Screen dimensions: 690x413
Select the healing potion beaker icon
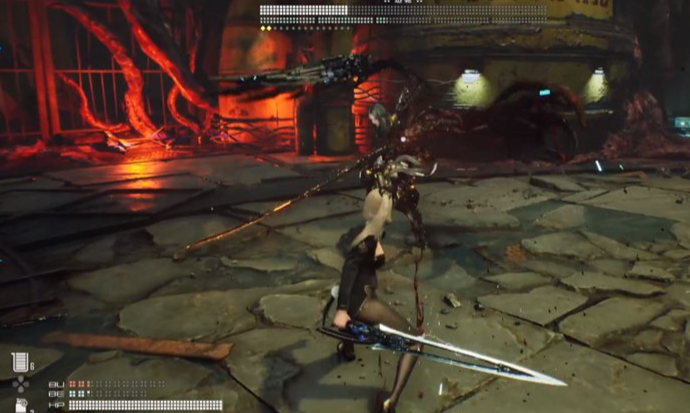coord(19,362)
